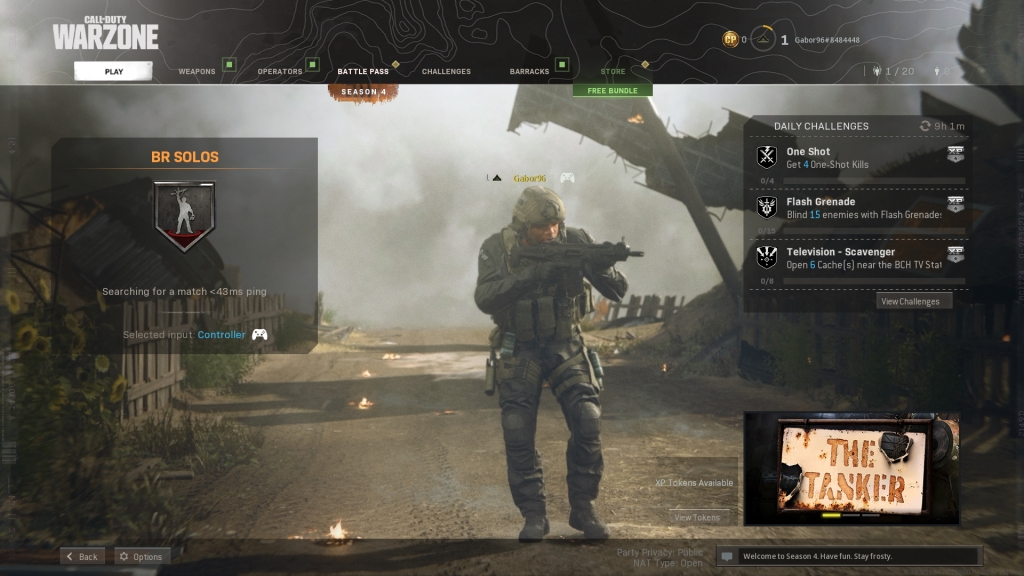Viewport: 1024px width, 576px height.
Task: Open the Store tab
Action: click(x=613, y=72)
